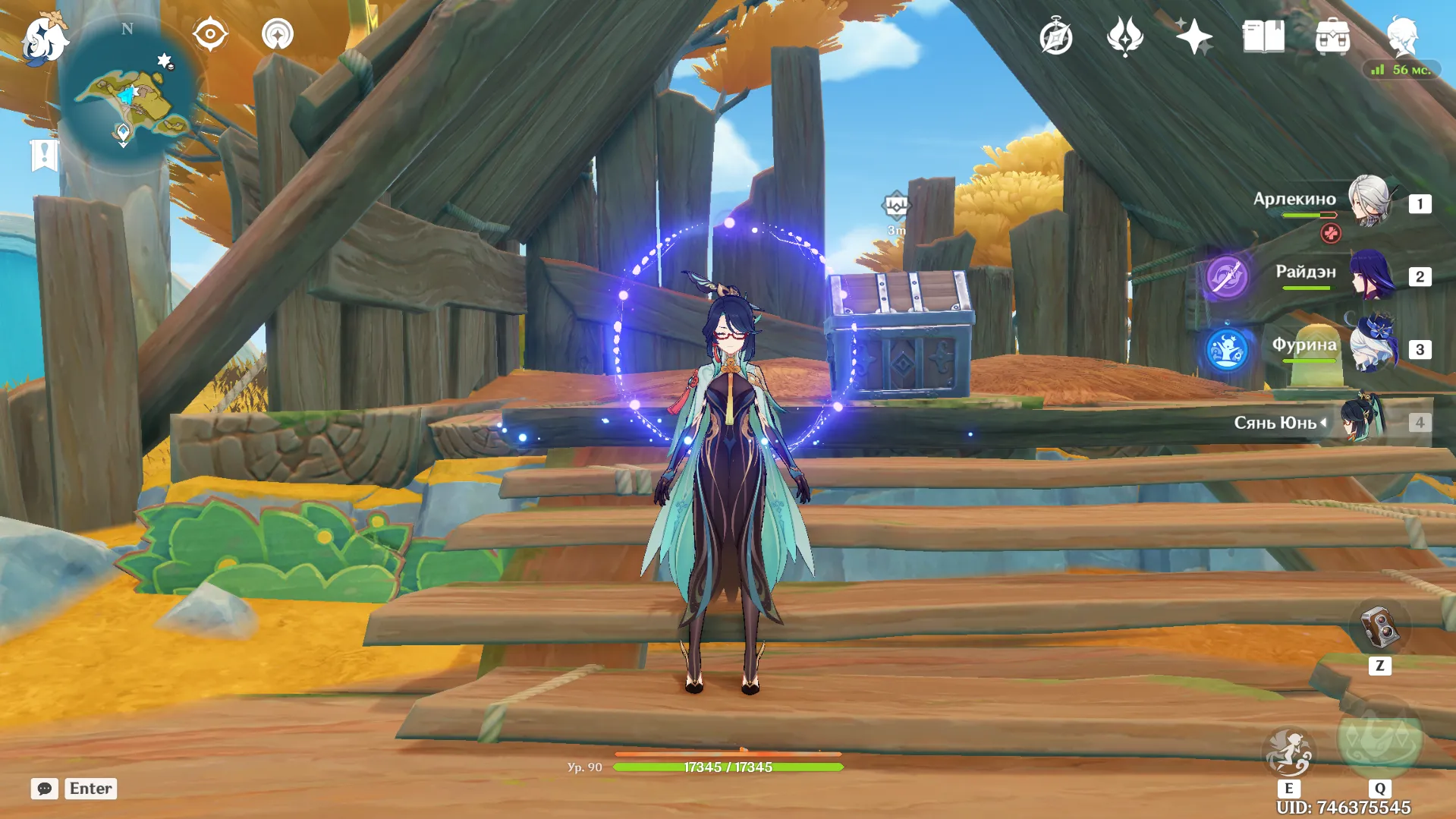Open the character profile screen
The height and width of the screenshot is (819, 1456).
coord(1402,35)
